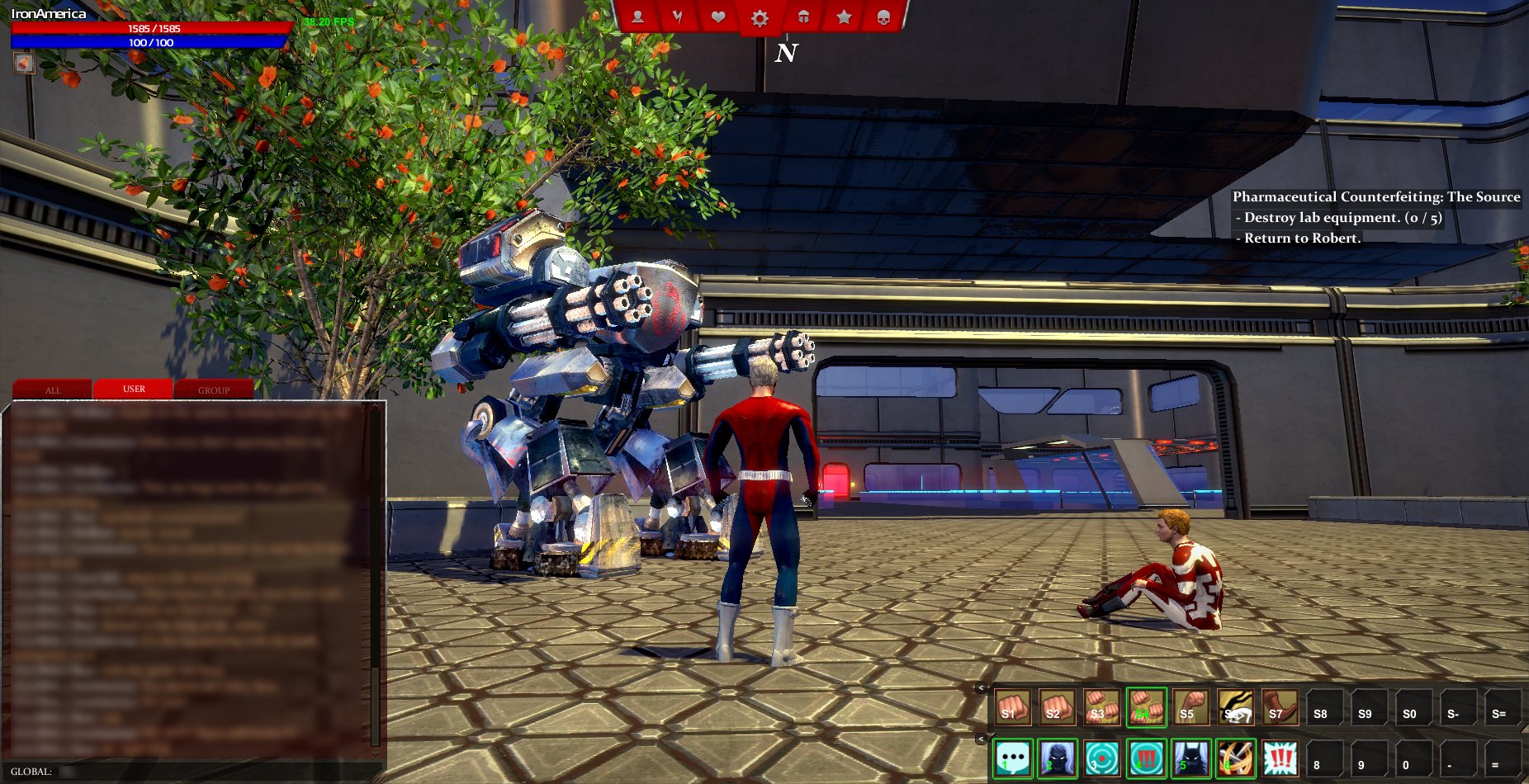Open settings with the gear icon
1529x784 pixels.
(x=760, y=17)
